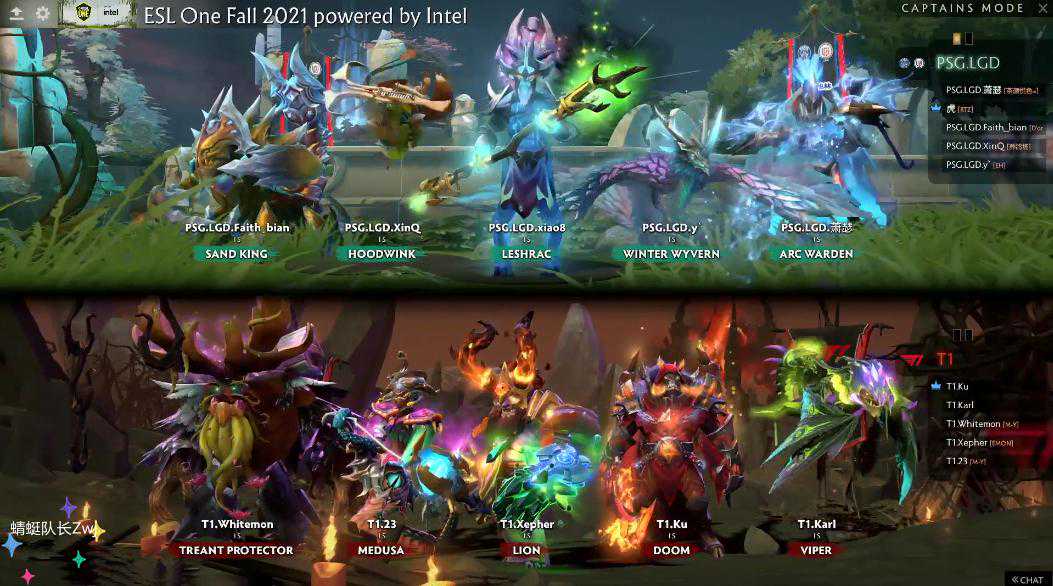The width and height of the screenshot is (1053, 586).
Task: Click the PSG.LGD team name header
Action: tap(967, 63)
